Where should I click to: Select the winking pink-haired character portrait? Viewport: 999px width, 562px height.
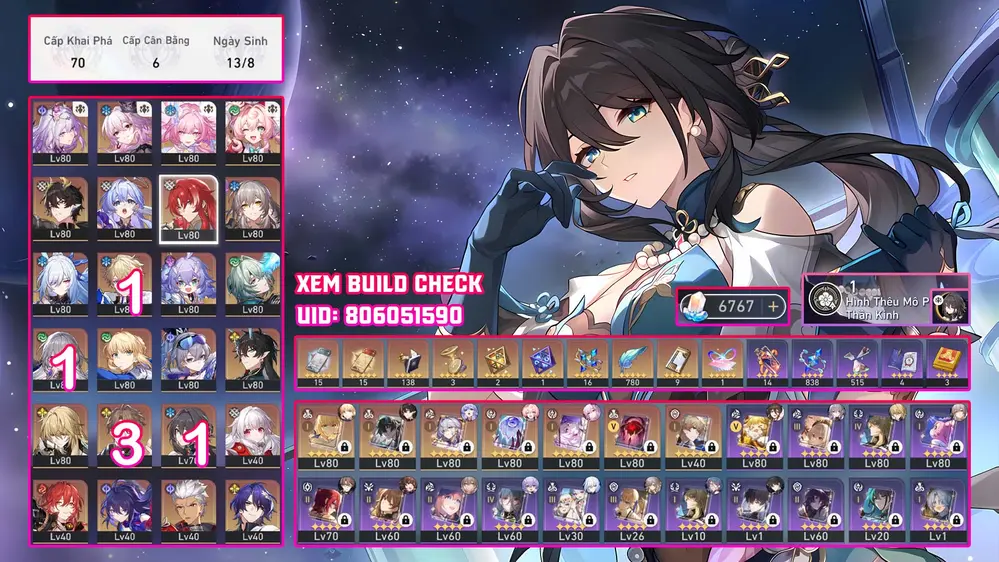pyautogui.click(x=246, y=132)
